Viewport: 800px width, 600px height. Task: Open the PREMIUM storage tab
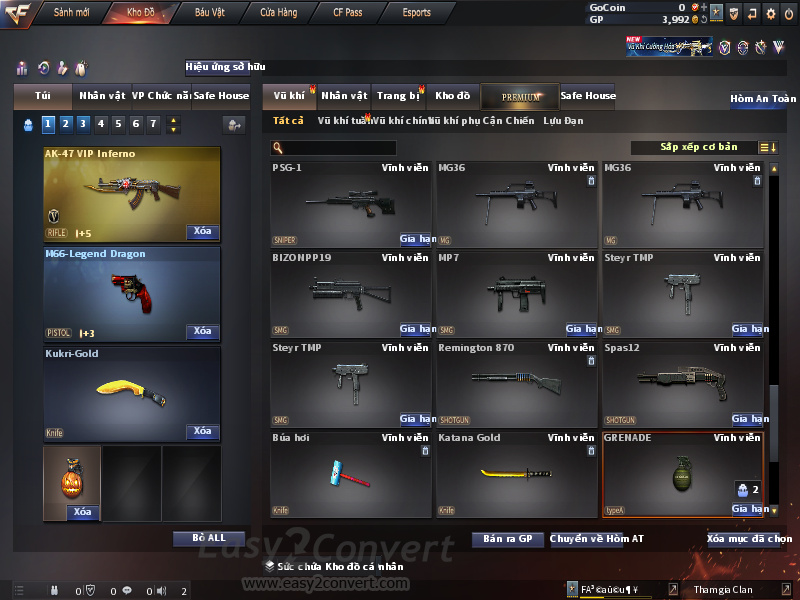[x=520, y=96]
